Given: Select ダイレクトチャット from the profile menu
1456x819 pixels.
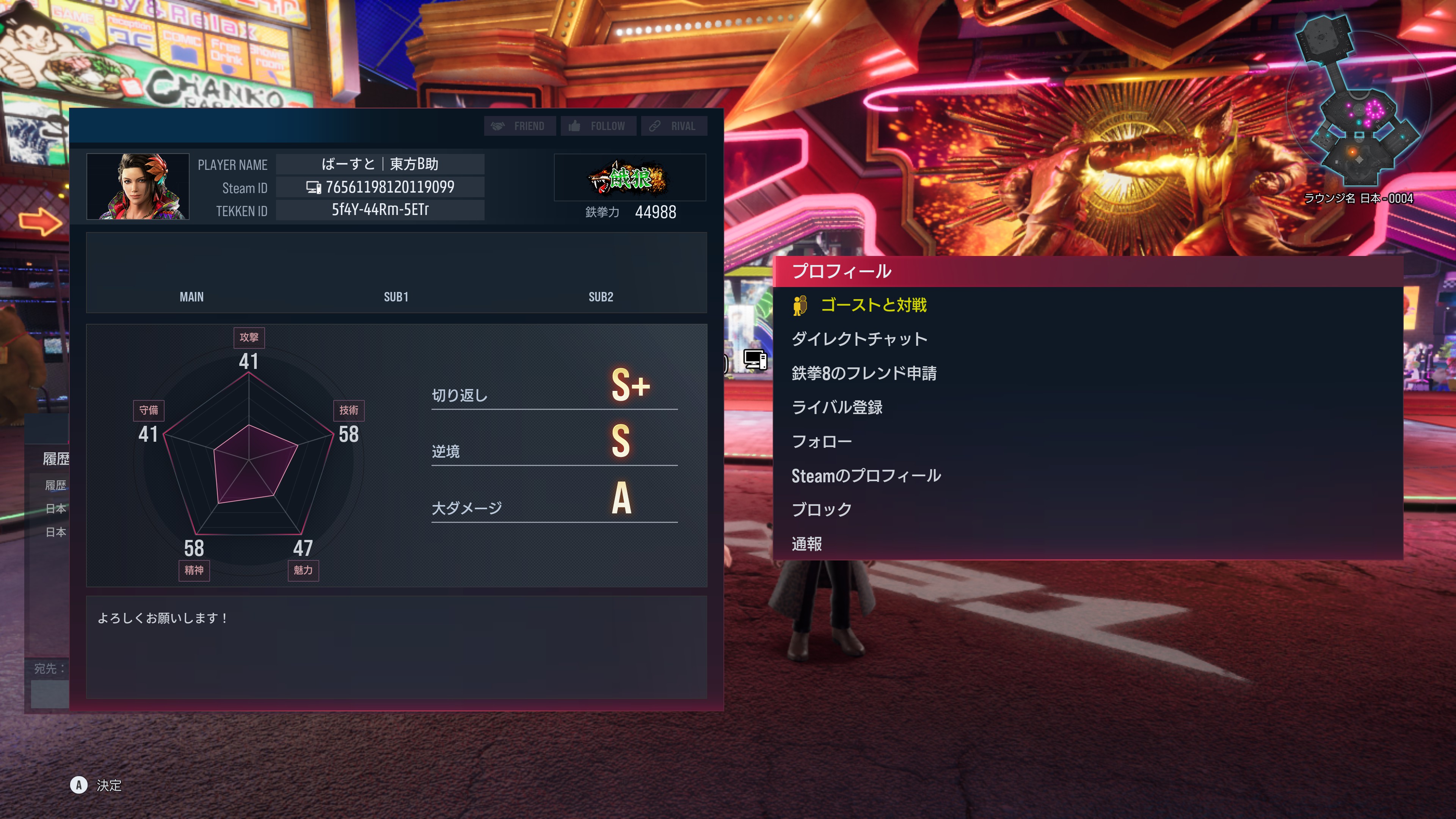Looking at the screenshot, I should click(x=859, y=339).
